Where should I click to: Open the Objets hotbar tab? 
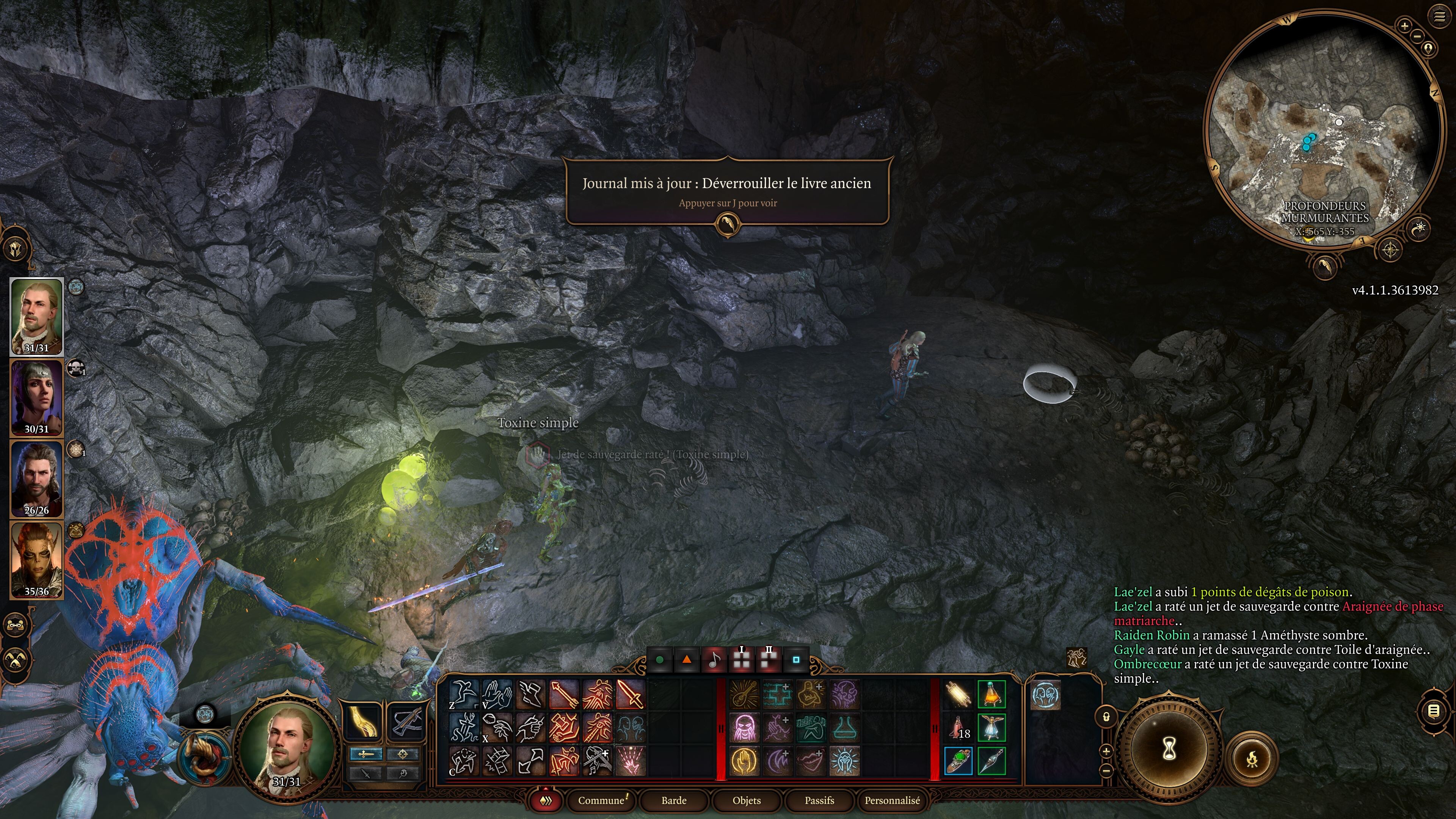click(x=746, y=800)
